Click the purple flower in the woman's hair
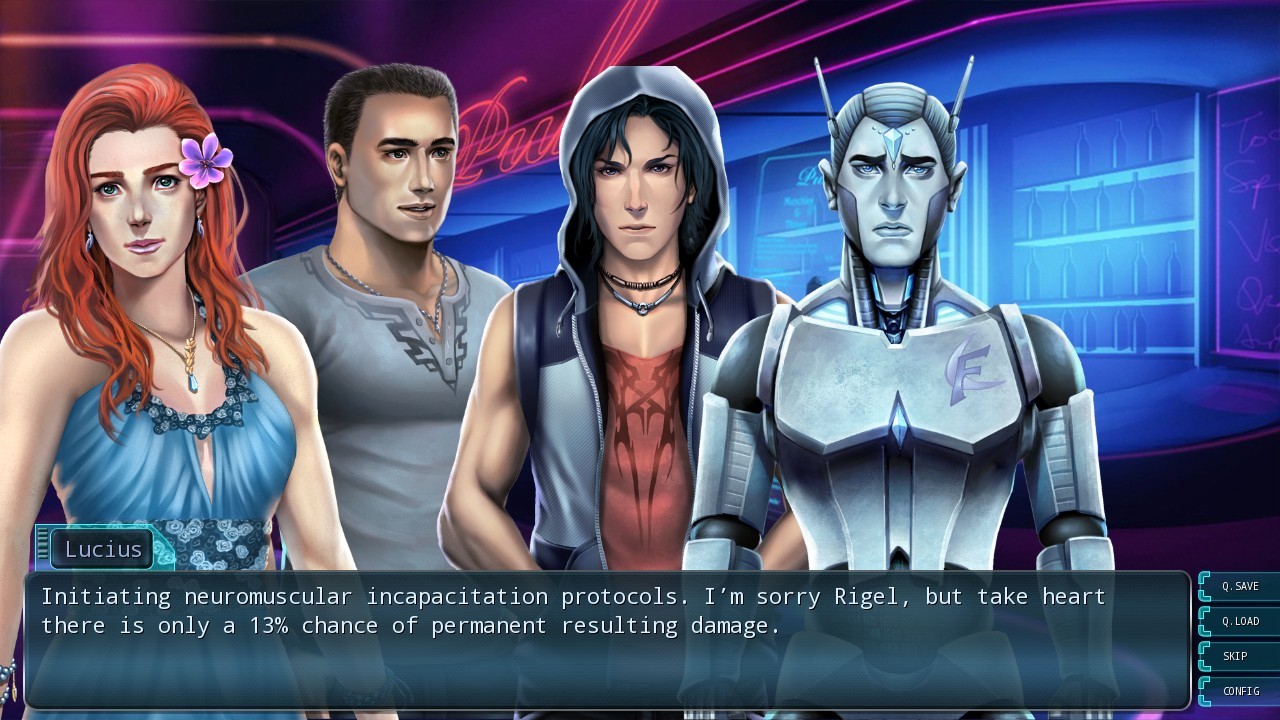The image size is (1280, 720). point(204,162)
